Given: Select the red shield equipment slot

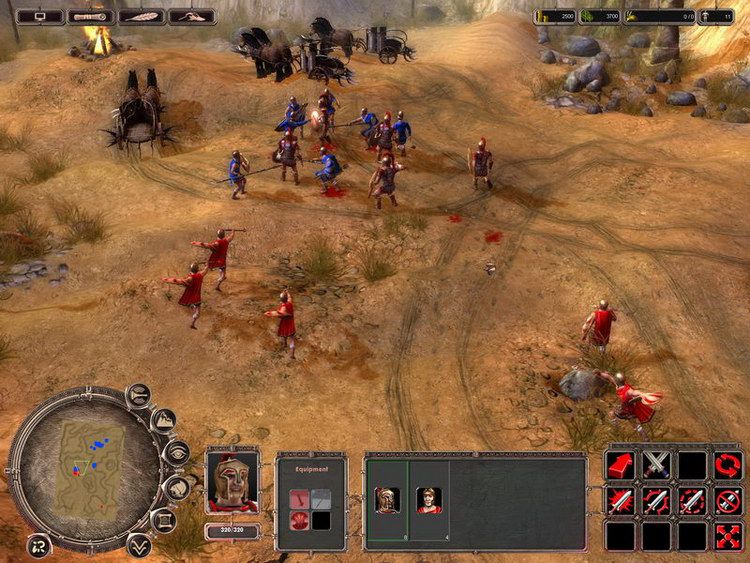Looking at the screenshot, I should (x=299, y=518).
